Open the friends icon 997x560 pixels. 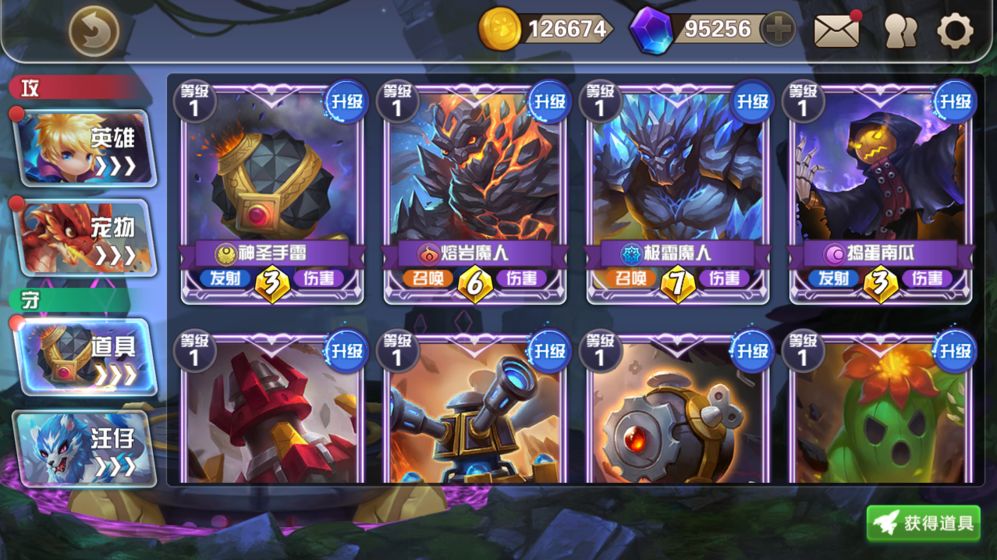pyautogui.click(x=900, y=31)
